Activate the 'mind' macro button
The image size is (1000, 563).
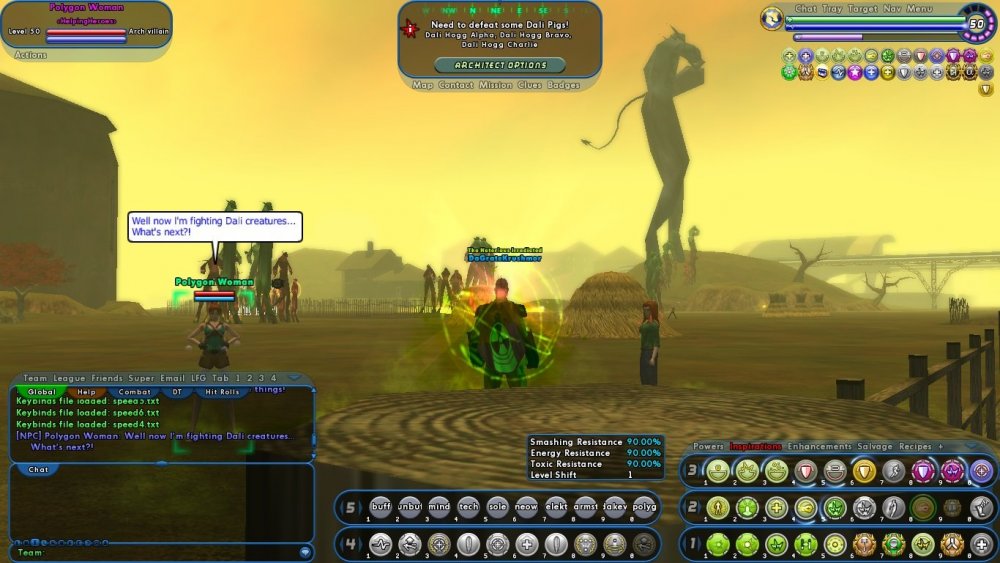439,507
